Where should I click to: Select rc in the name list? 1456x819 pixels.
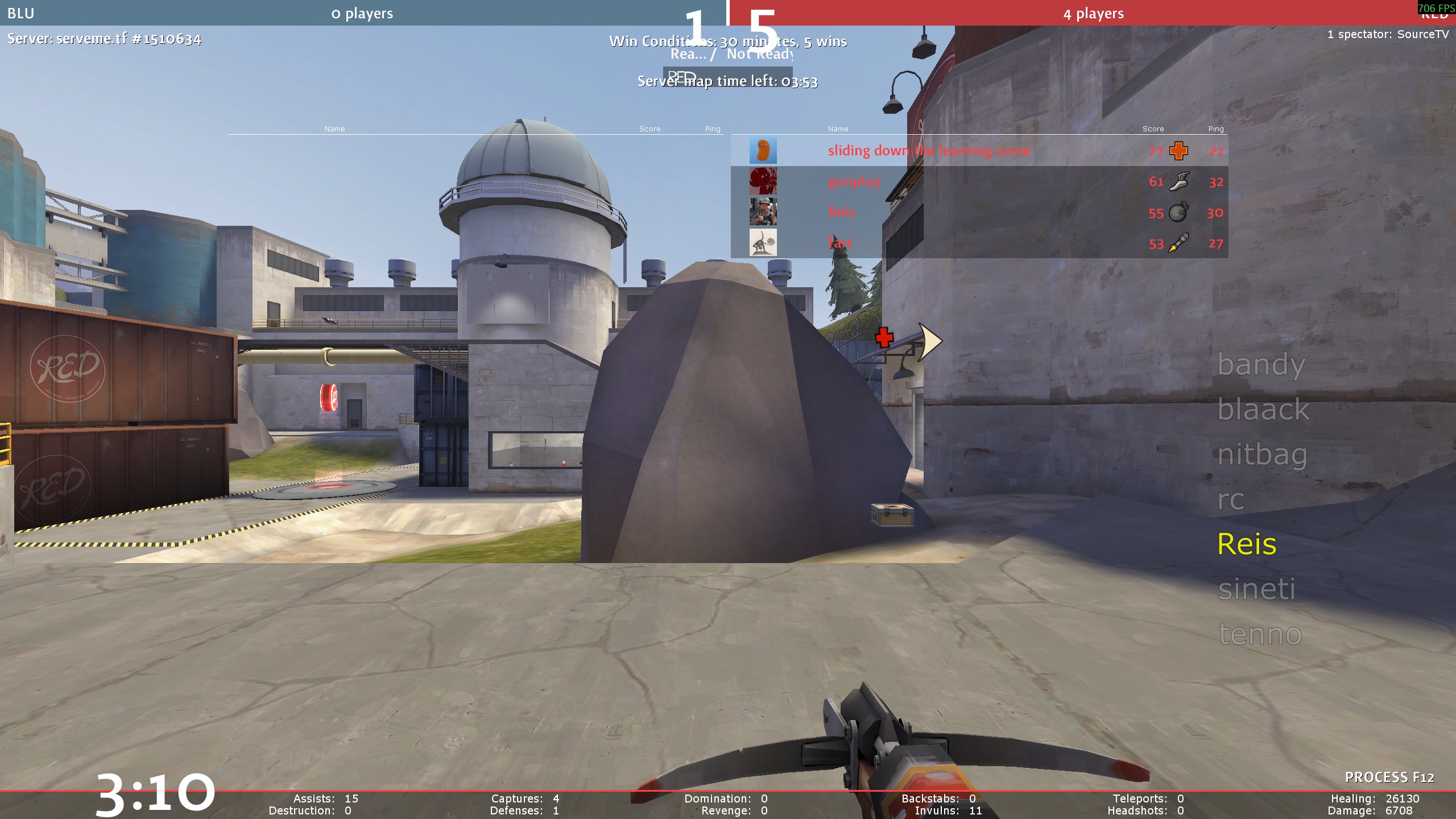[x=1231, y=499]
